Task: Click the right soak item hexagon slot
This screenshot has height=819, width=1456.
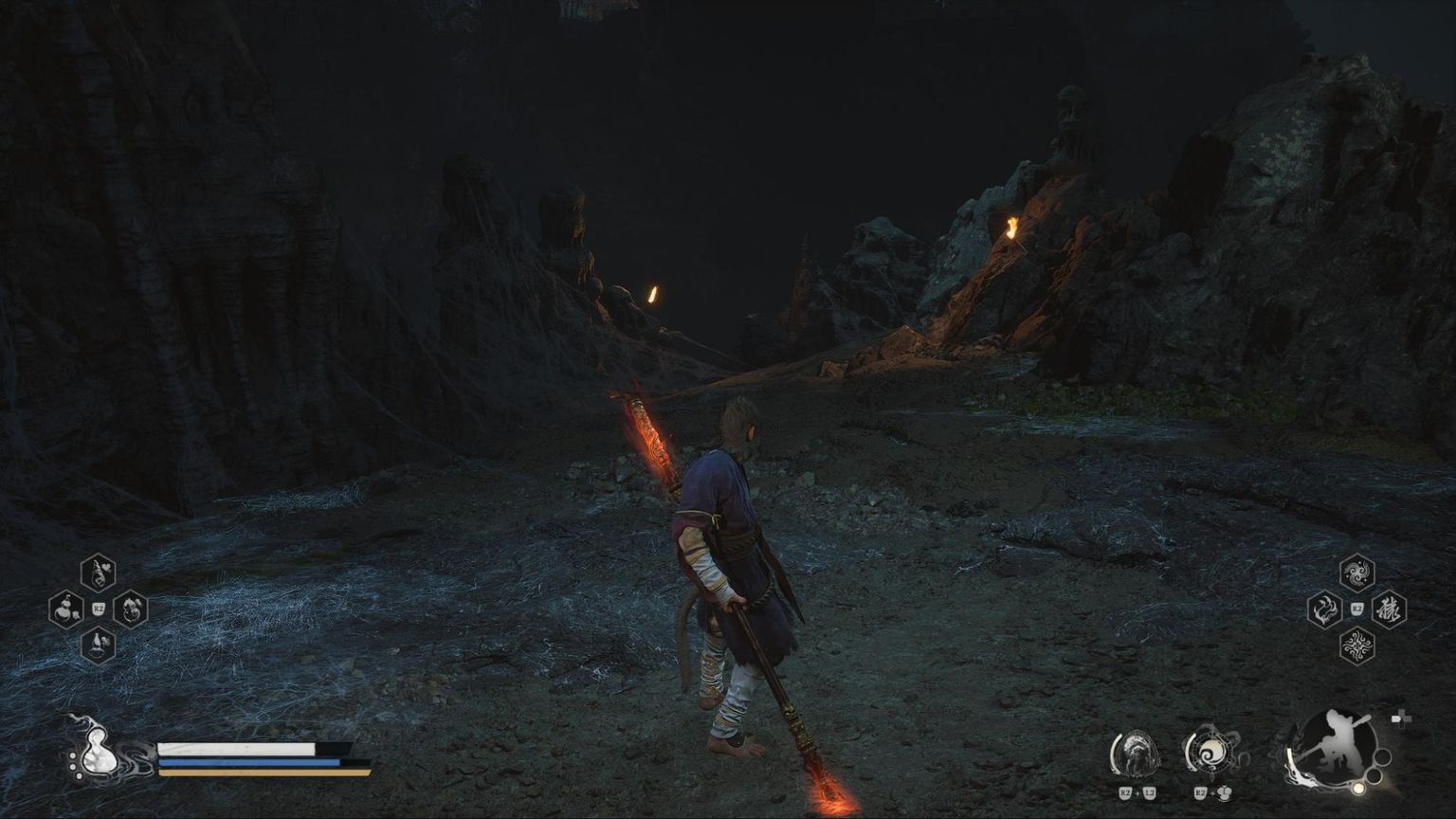Action: click(129, 610)
